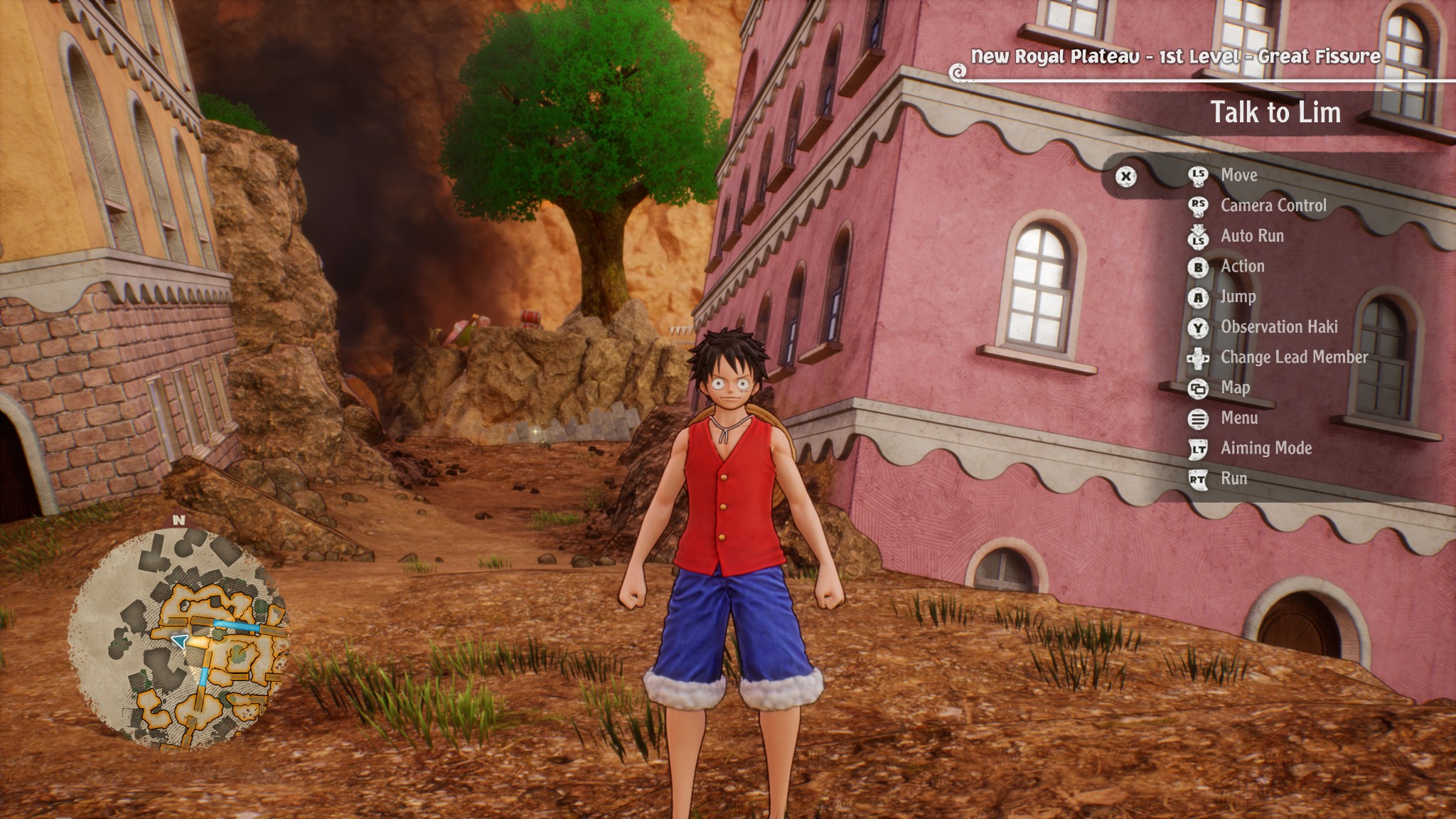The image size is (1456, 819).
Task: Click the Map controller button icon
Action: tap(1199, 388)
